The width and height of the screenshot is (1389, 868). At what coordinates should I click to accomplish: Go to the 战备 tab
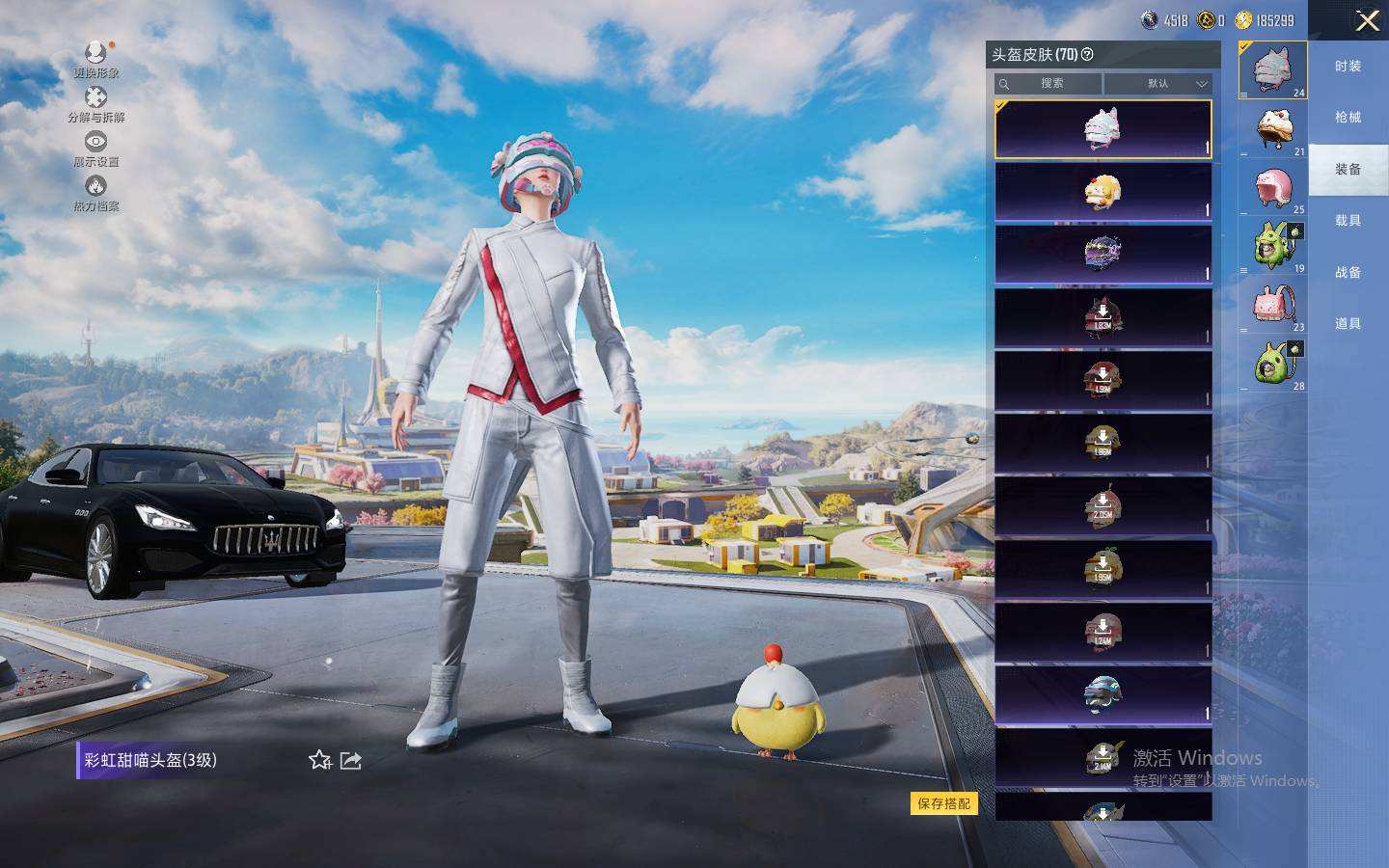(1348, 273)
